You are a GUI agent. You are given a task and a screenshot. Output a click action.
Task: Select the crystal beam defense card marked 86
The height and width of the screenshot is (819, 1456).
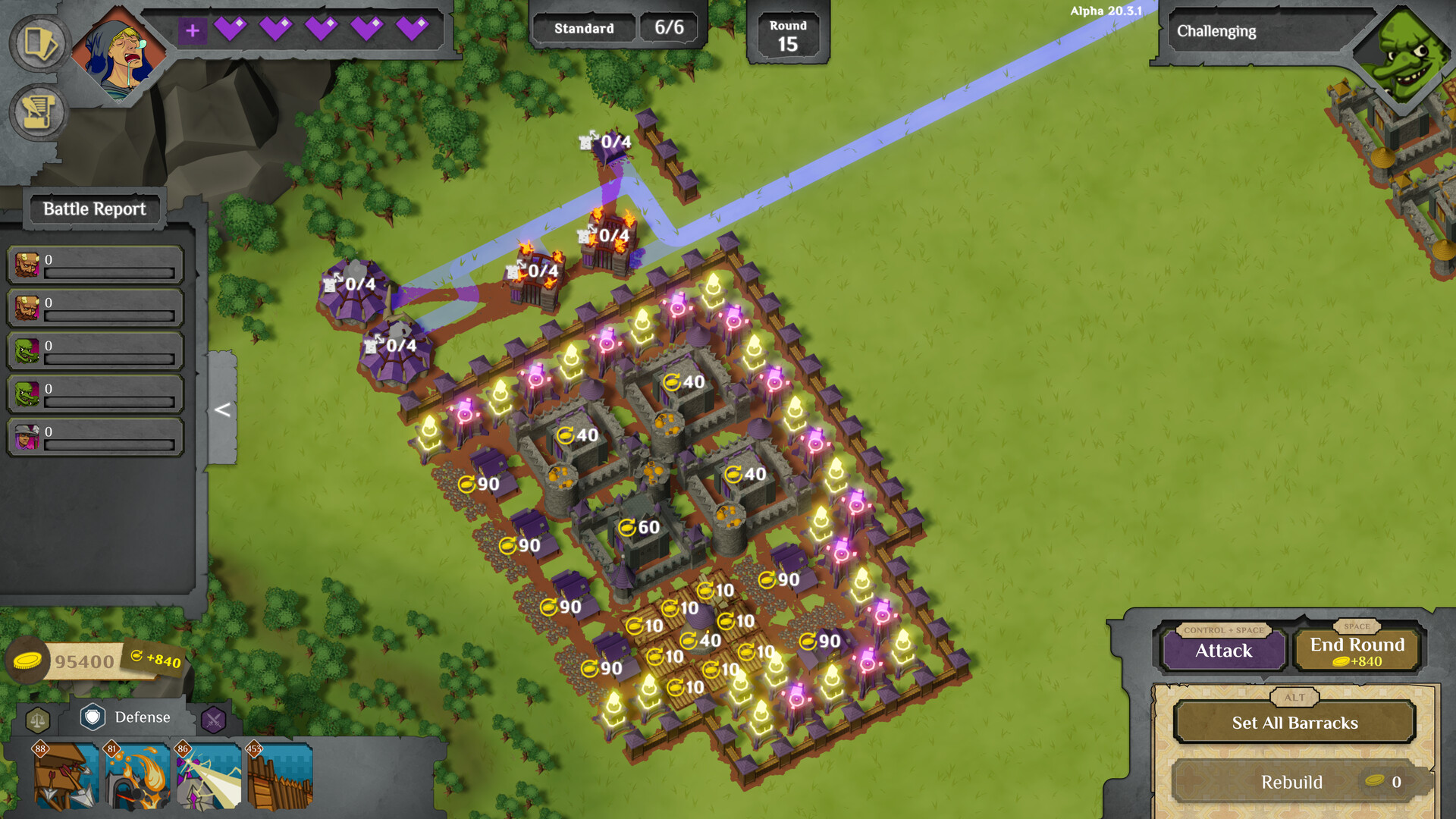(209, 777)
